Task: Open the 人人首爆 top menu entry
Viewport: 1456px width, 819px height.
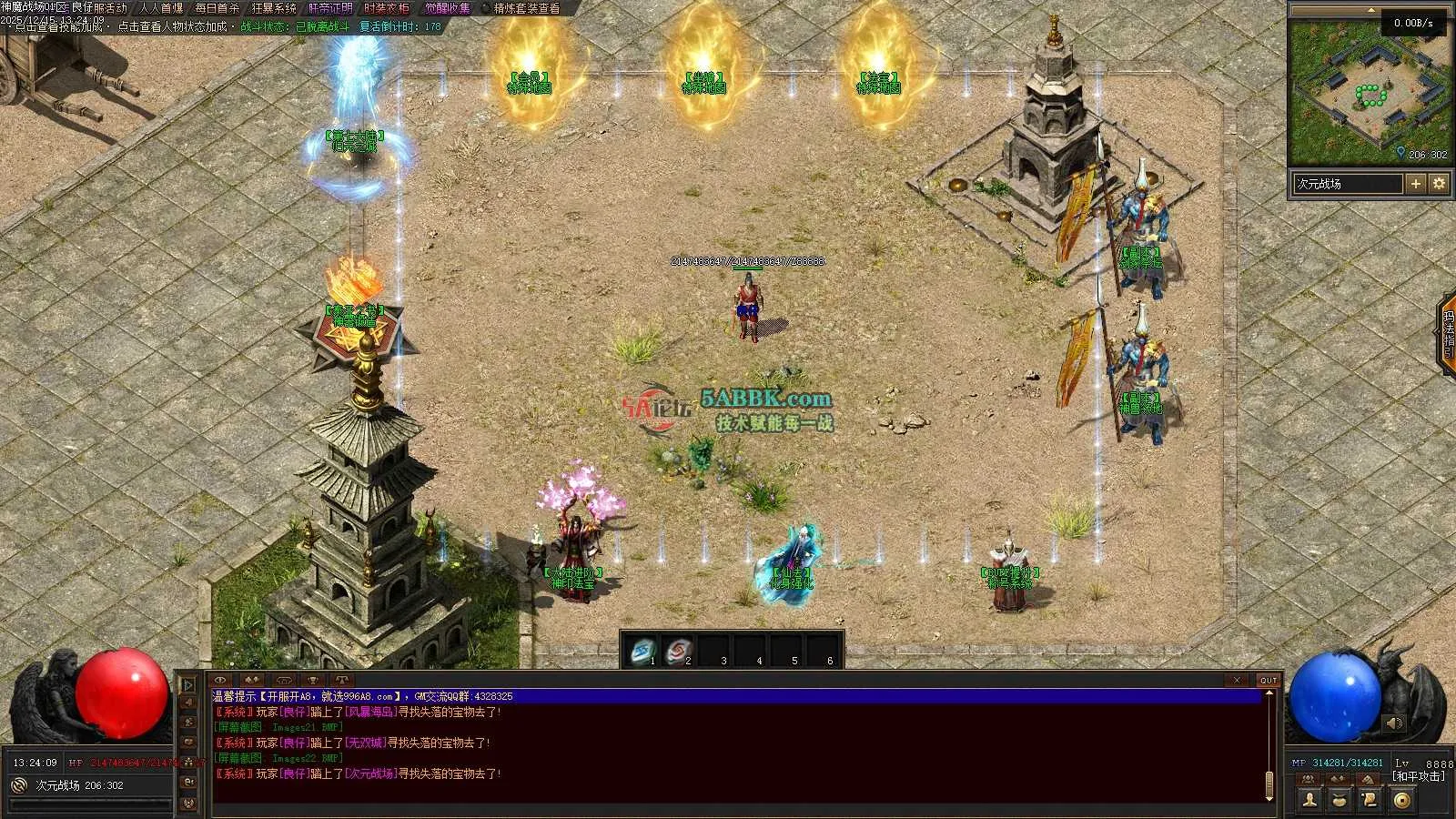Action: click(x=161, y=8)
